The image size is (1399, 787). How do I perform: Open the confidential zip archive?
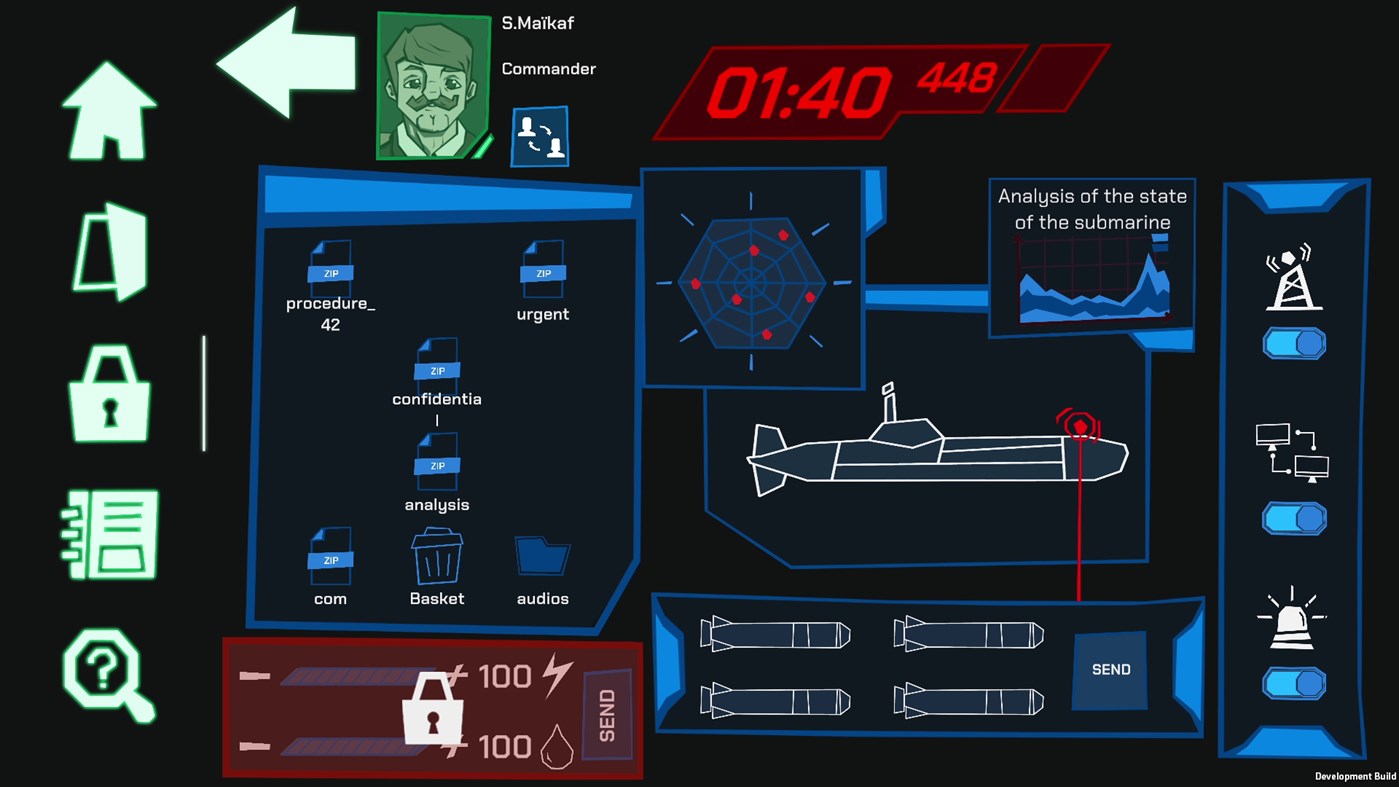point(436,365)
